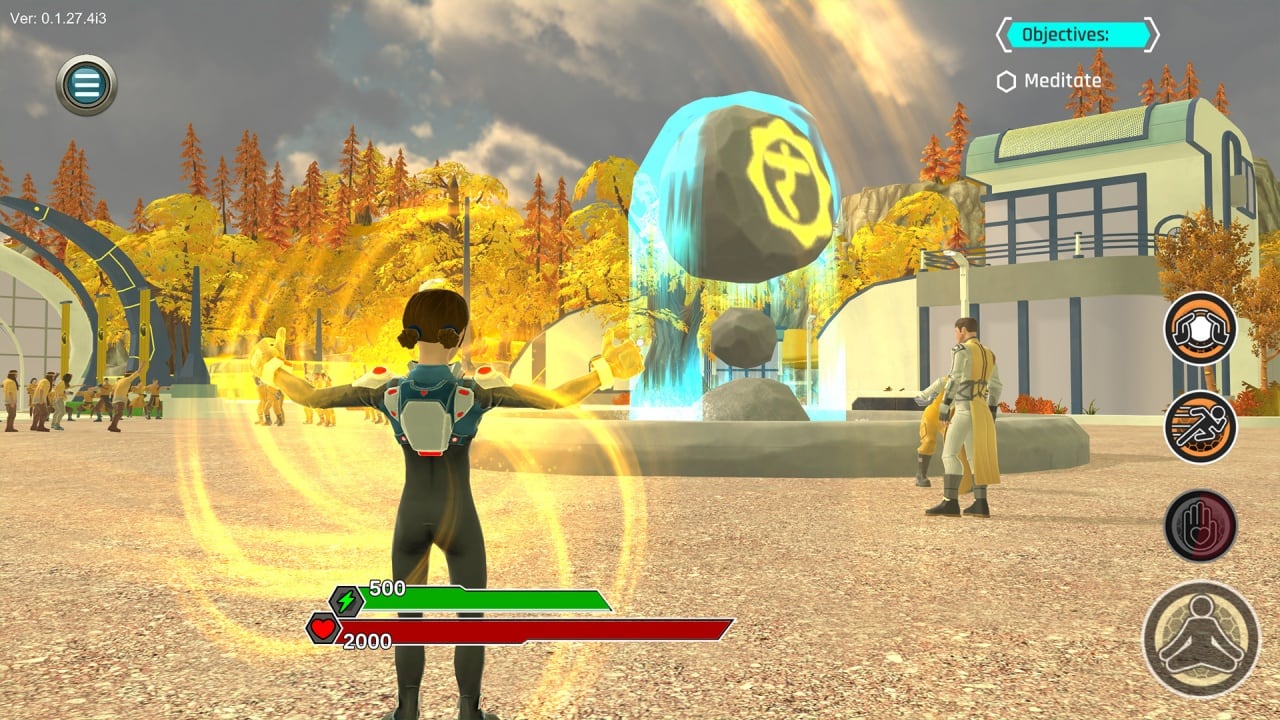This screenshot has height=720, width=1280.
Task: Click the Objectives header panel
Action: pos(1077,35)
